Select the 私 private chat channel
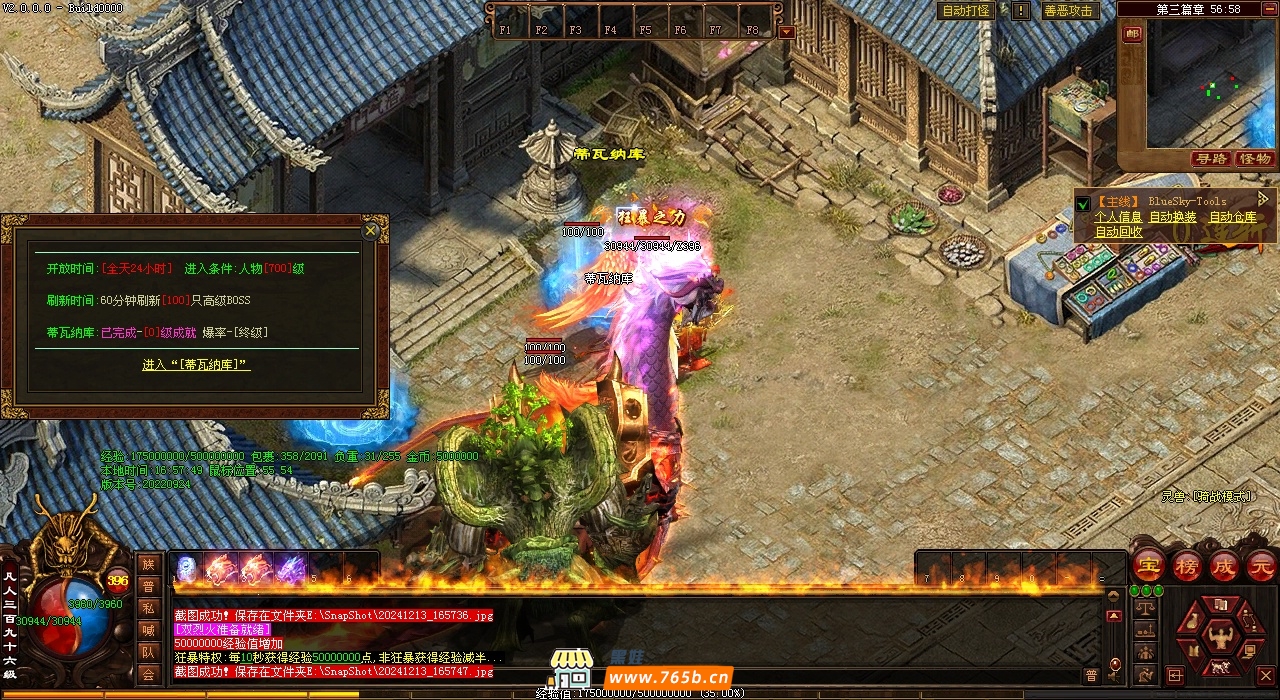 (x=148, y=607)
